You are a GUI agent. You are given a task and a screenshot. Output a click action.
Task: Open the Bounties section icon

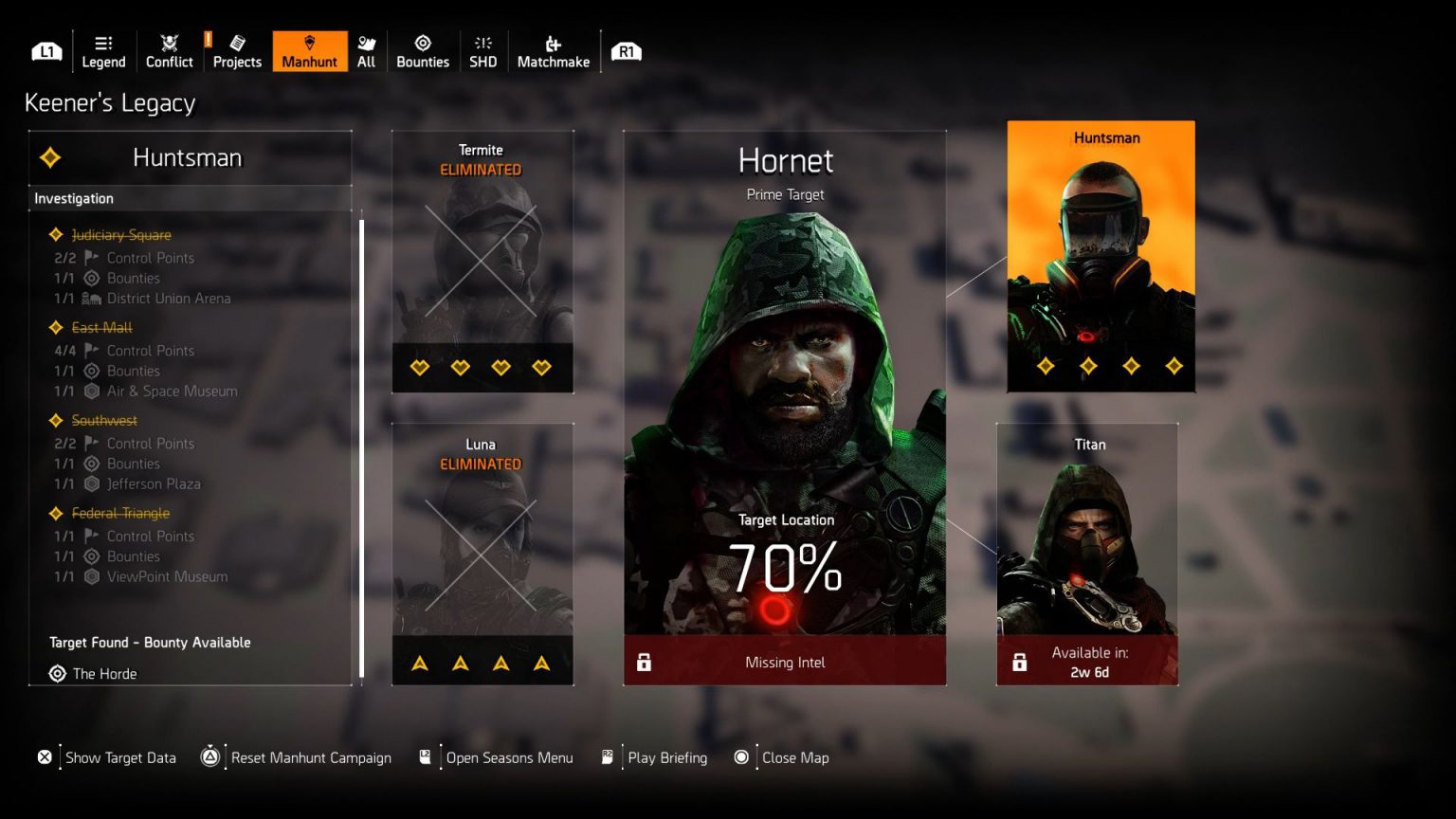[423, 44]
